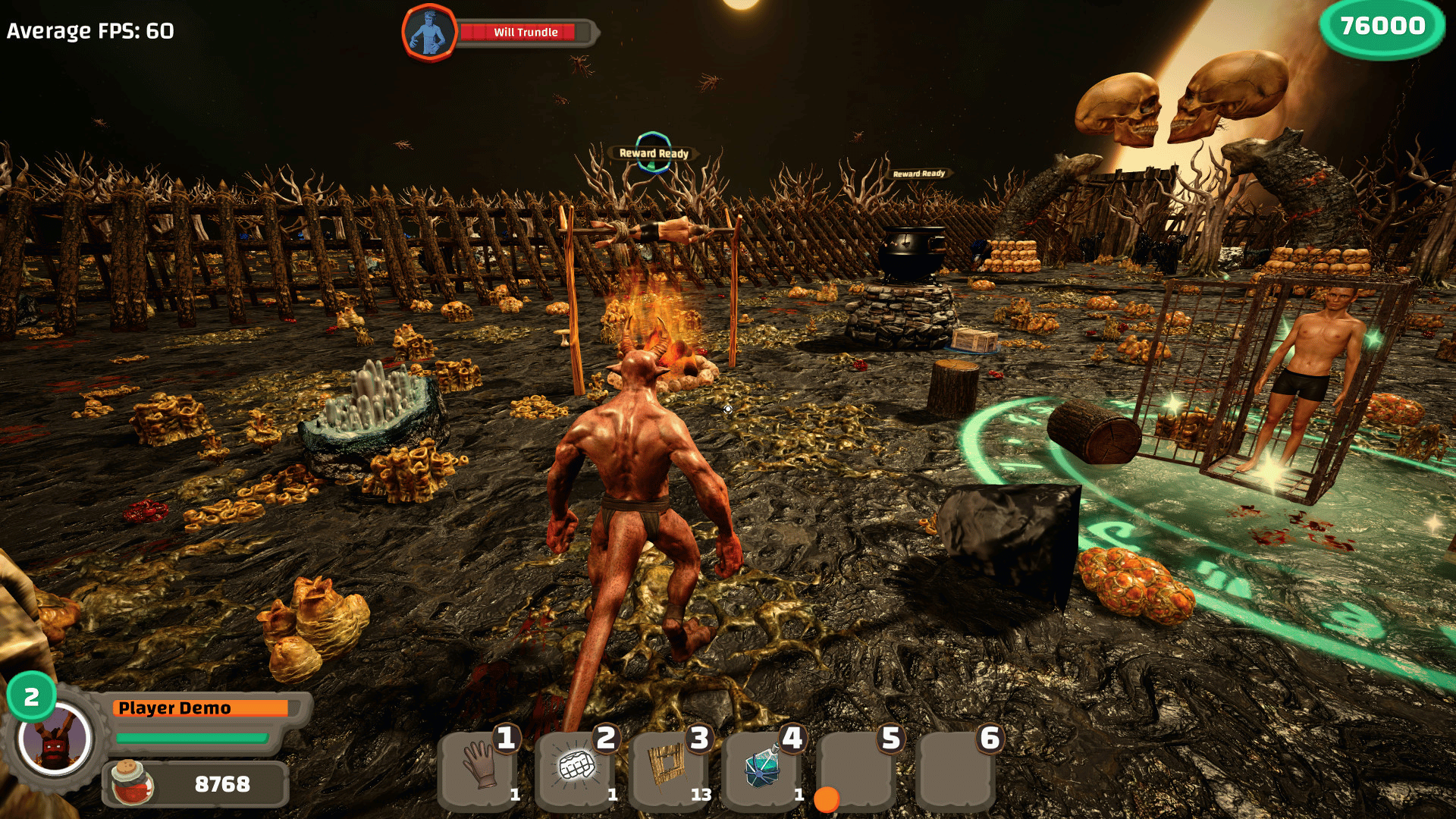
Task: Click the demon player portrait
Action: (x=55, y=739)
